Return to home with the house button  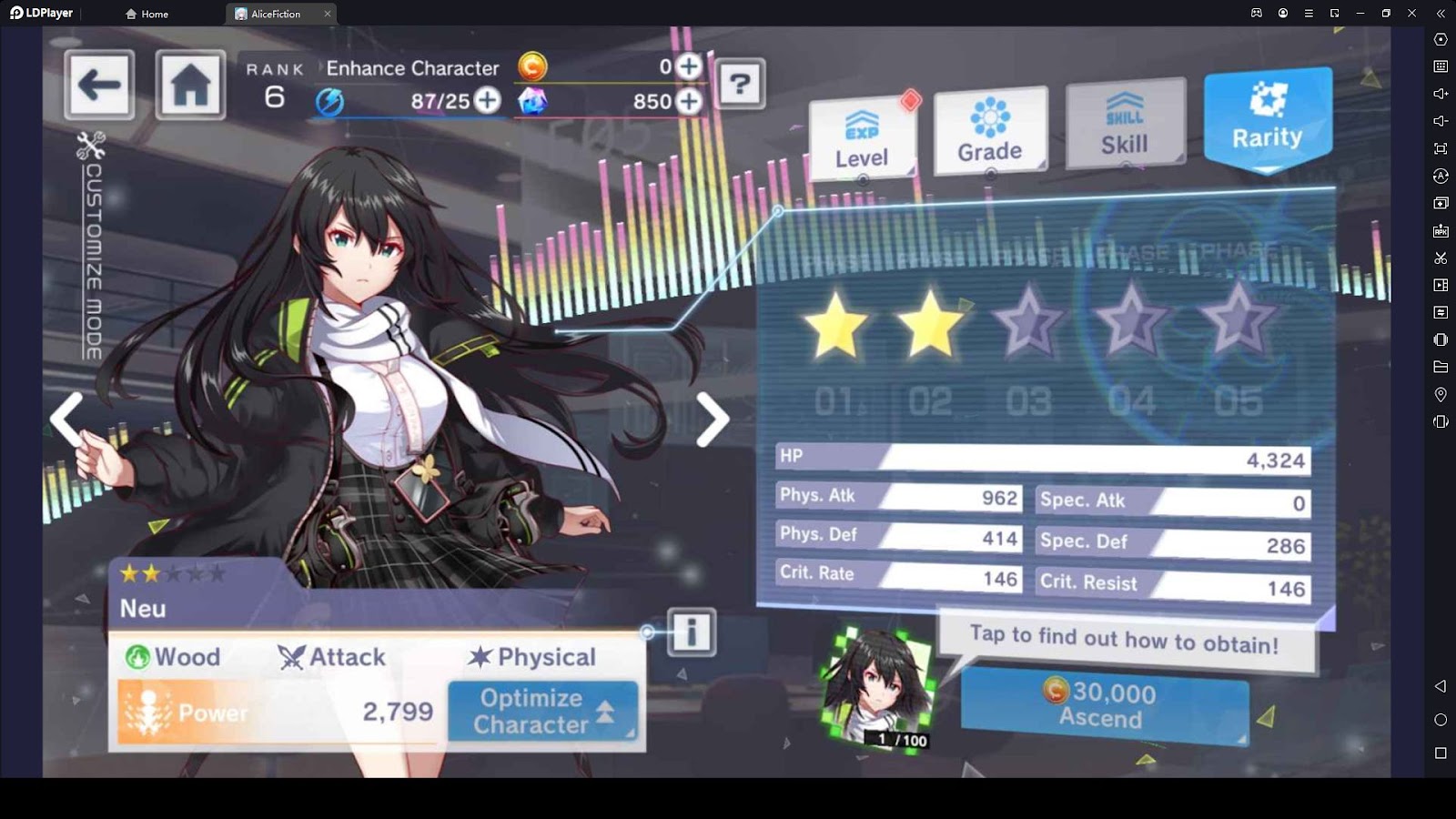[x=190, y=86]
